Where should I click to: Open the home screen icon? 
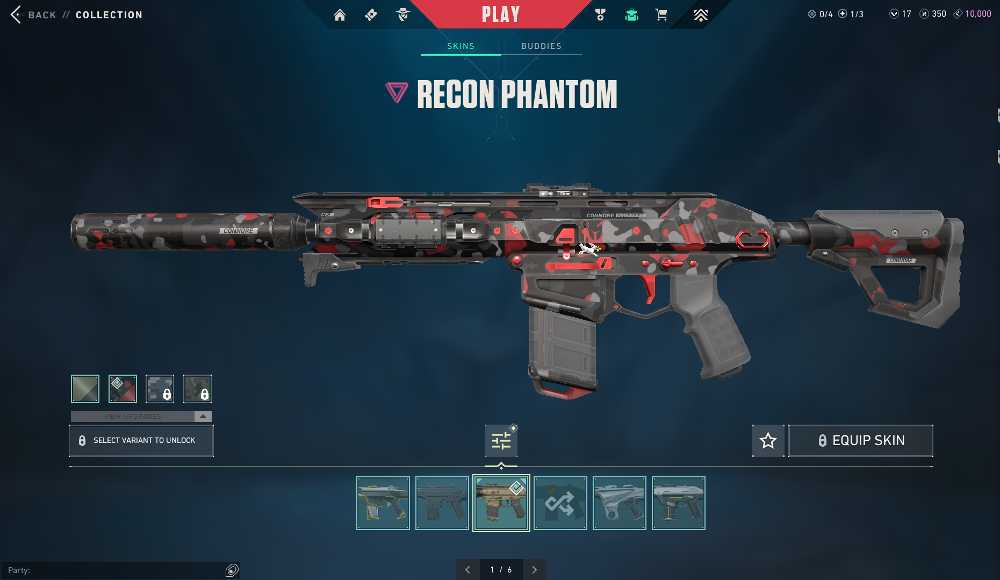(340, 15)
